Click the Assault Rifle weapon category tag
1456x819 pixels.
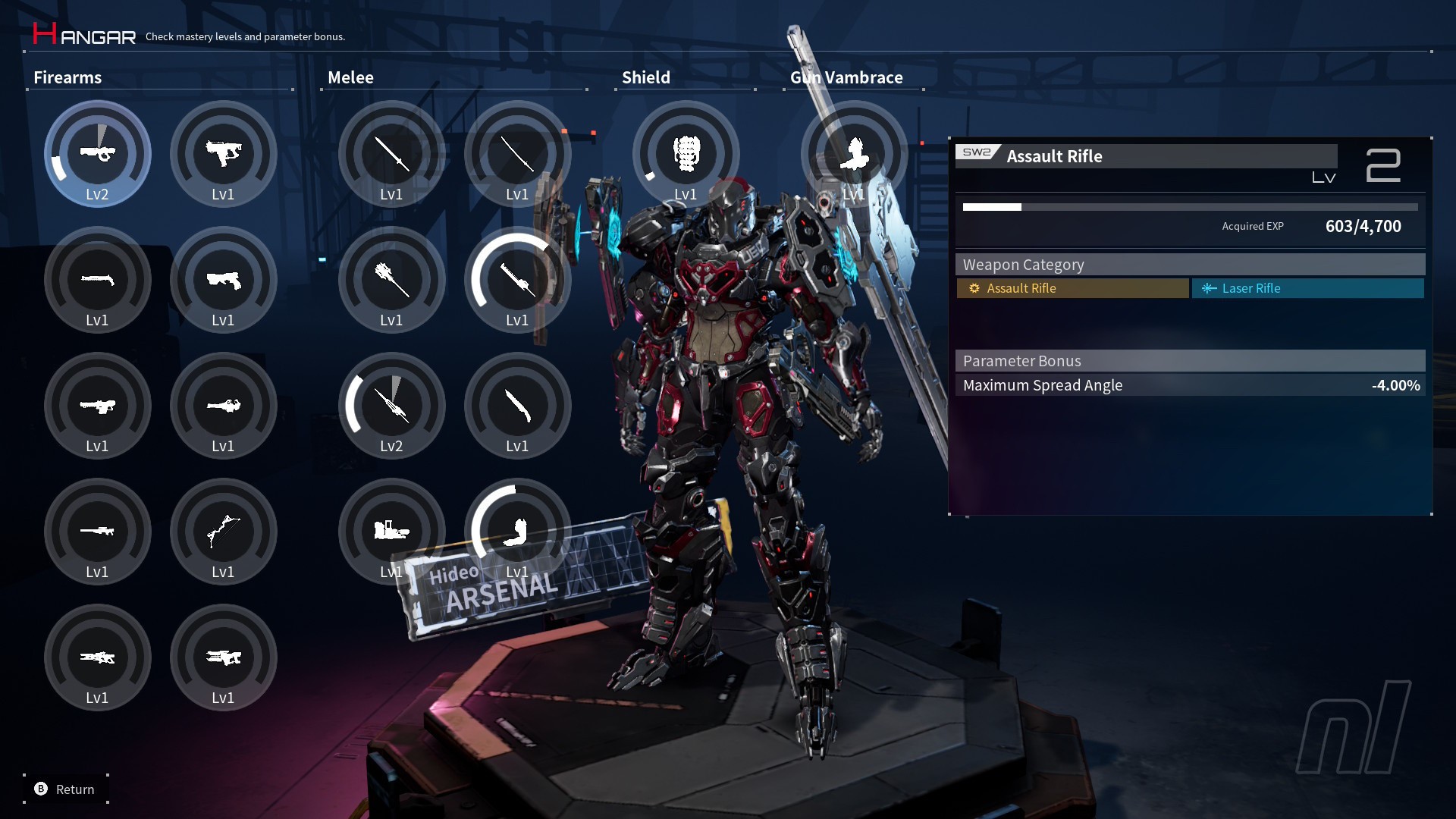pyautogui.click(x=1072, y=288)
